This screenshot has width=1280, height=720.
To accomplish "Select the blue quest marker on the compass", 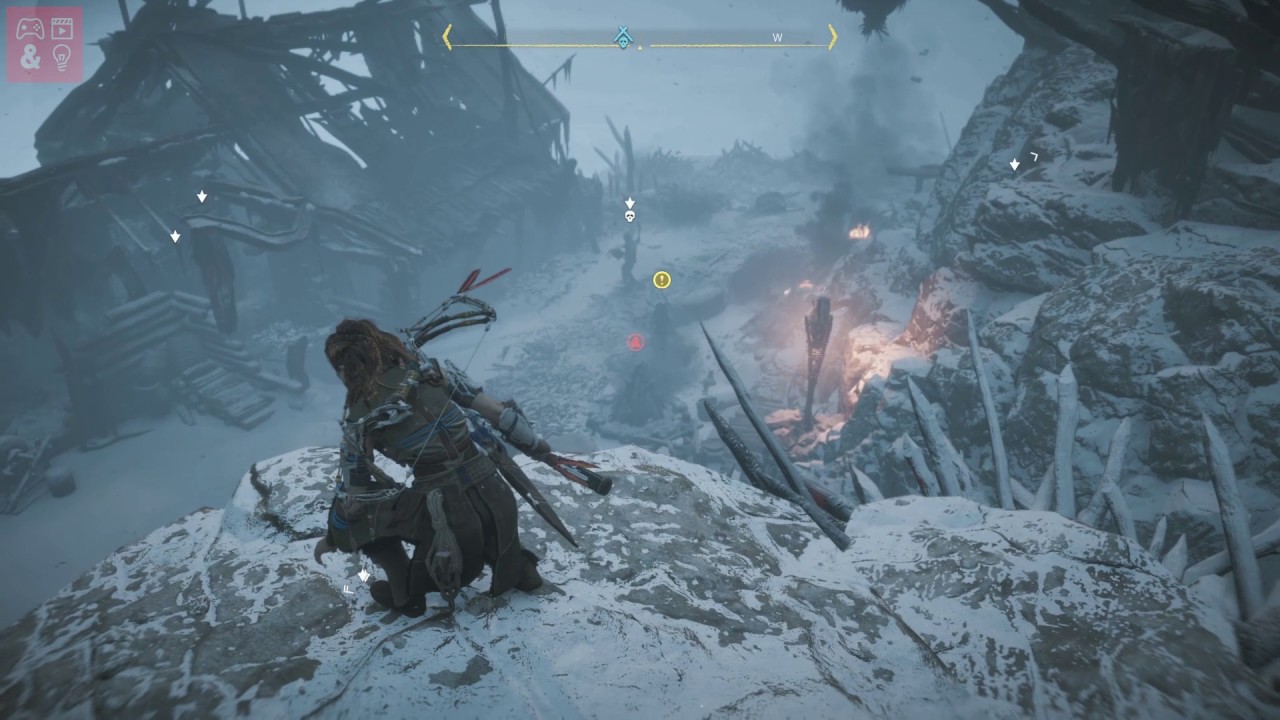I will (x=624, y=38).
